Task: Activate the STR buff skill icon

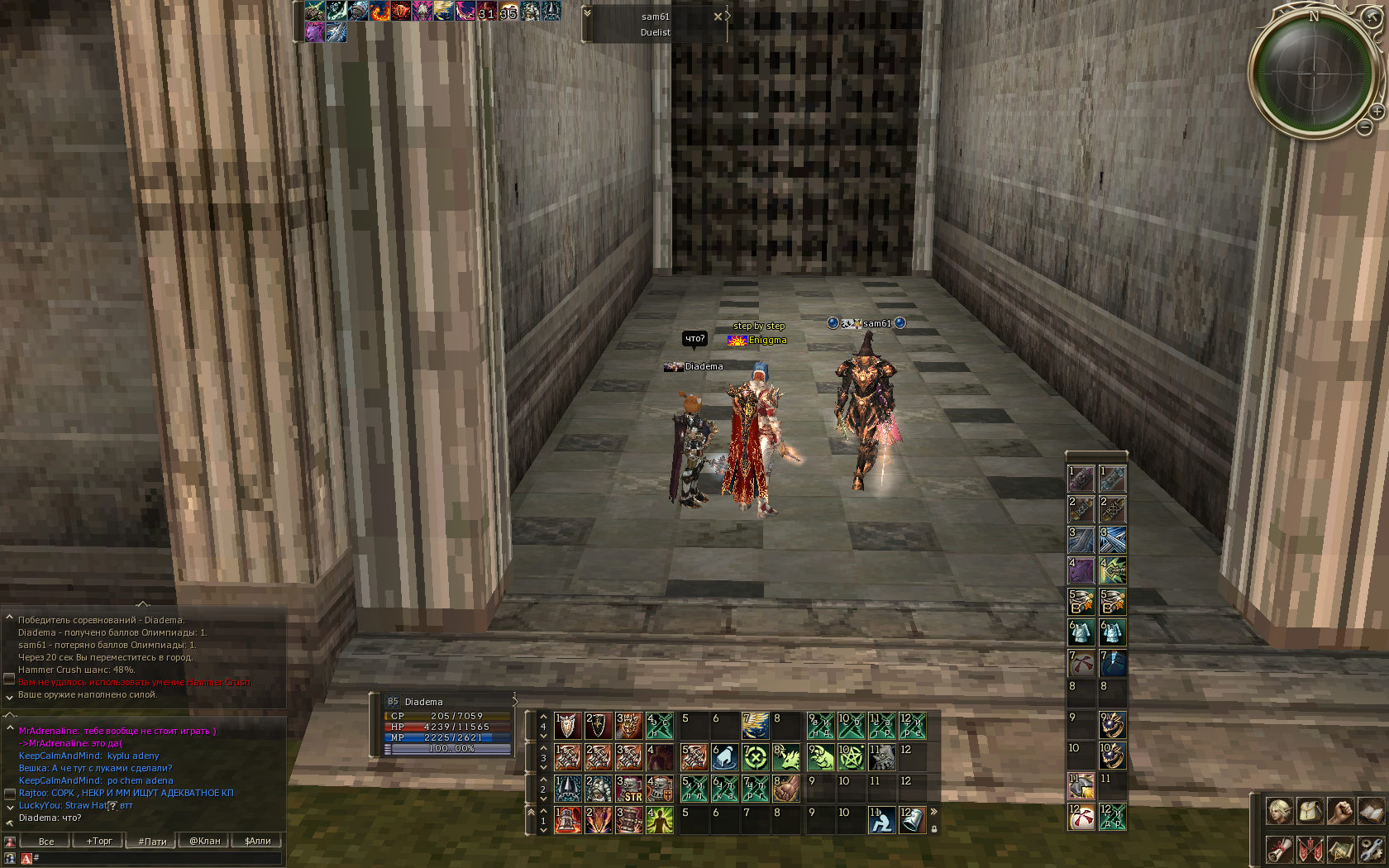Action: click(x=629, y=789)
